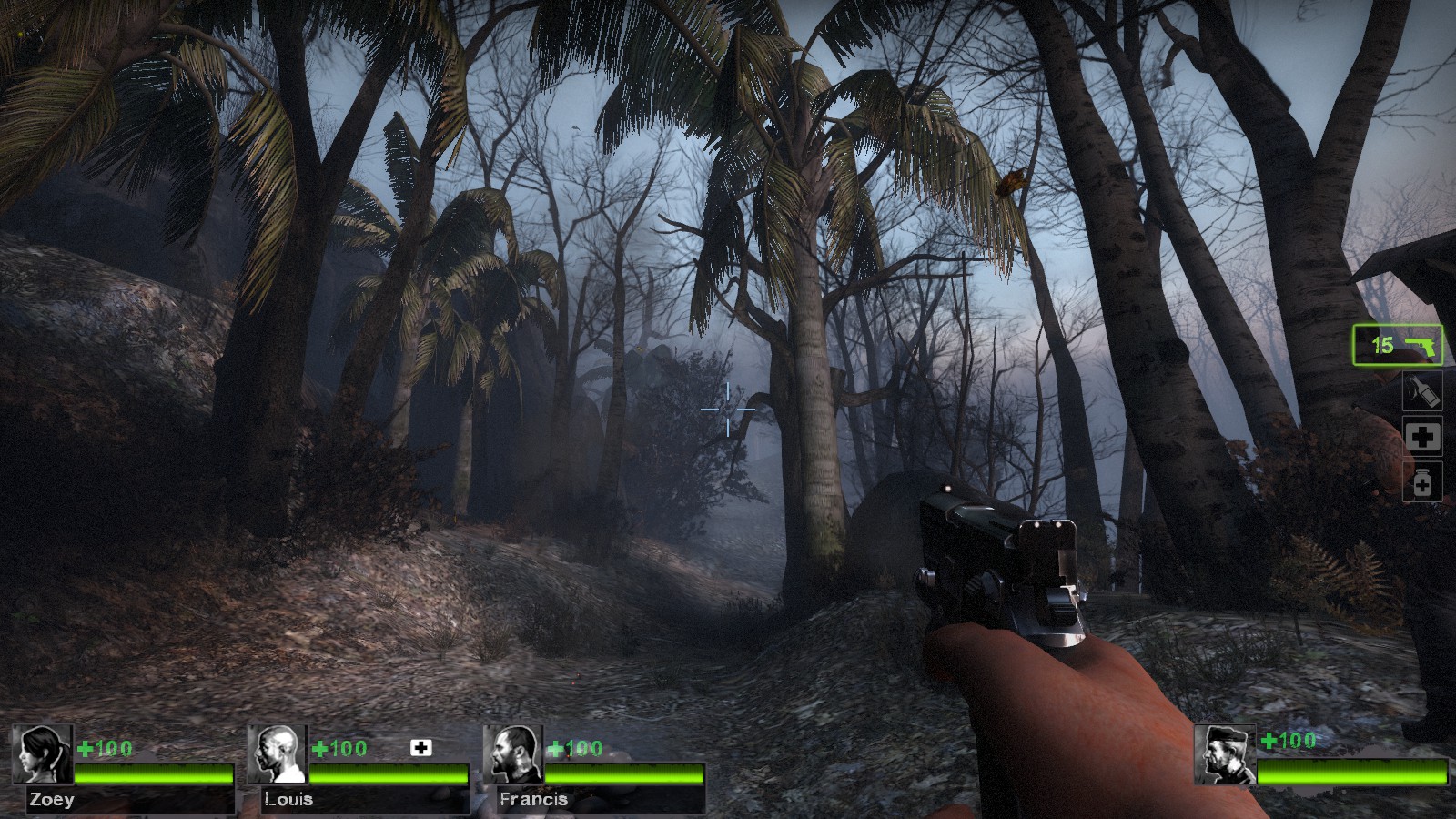Click the medkit icon on Louis's panel
The width and height of the screenshot is (1456, 819).
point(420,748)
